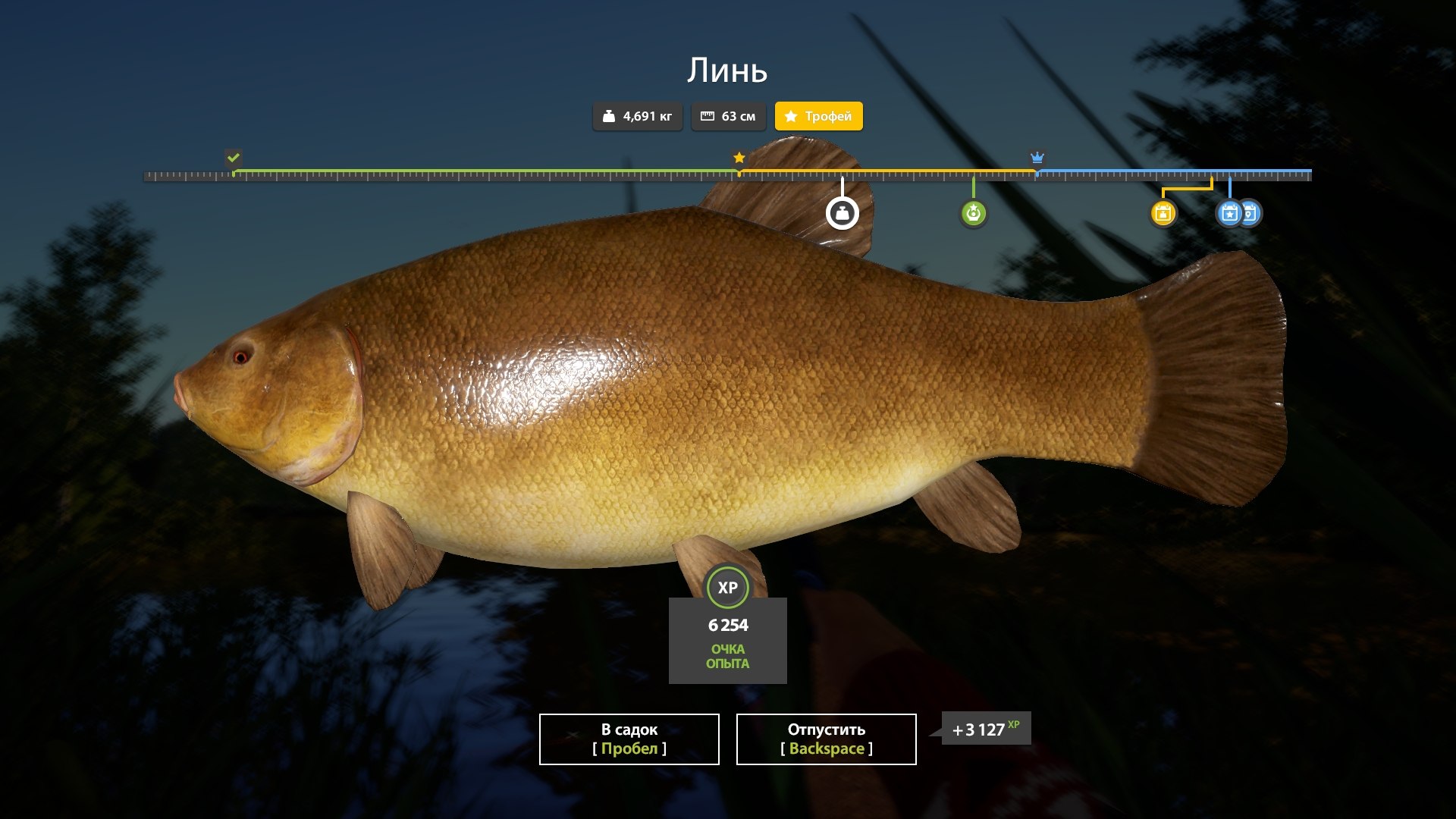Click the blue crown marker on the scale
Screen dimensions: 1456x819
pos(1037,158)
